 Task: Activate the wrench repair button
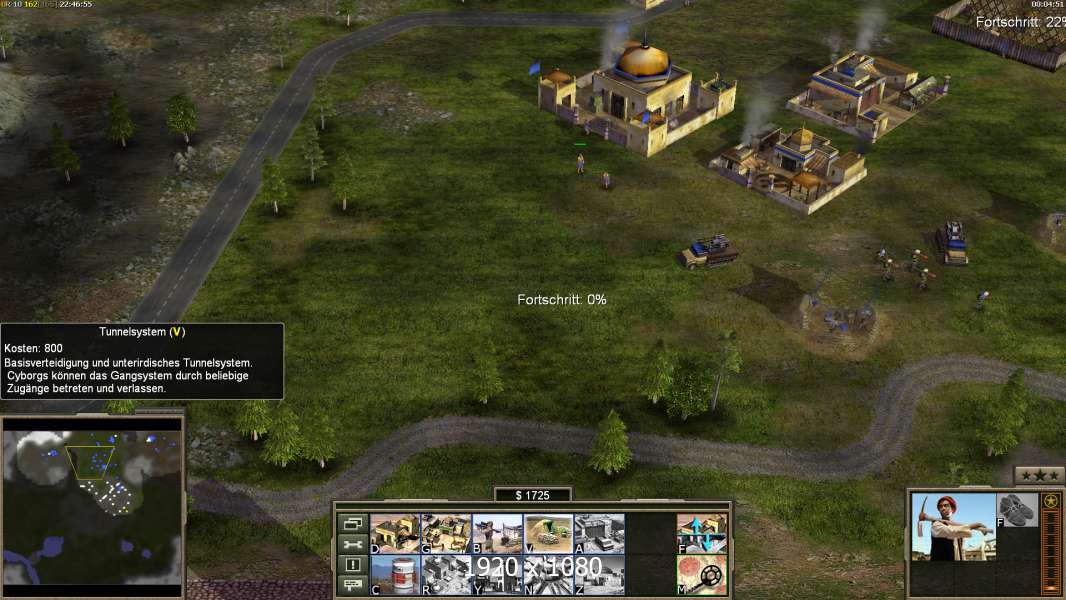[x=352, y=544]
